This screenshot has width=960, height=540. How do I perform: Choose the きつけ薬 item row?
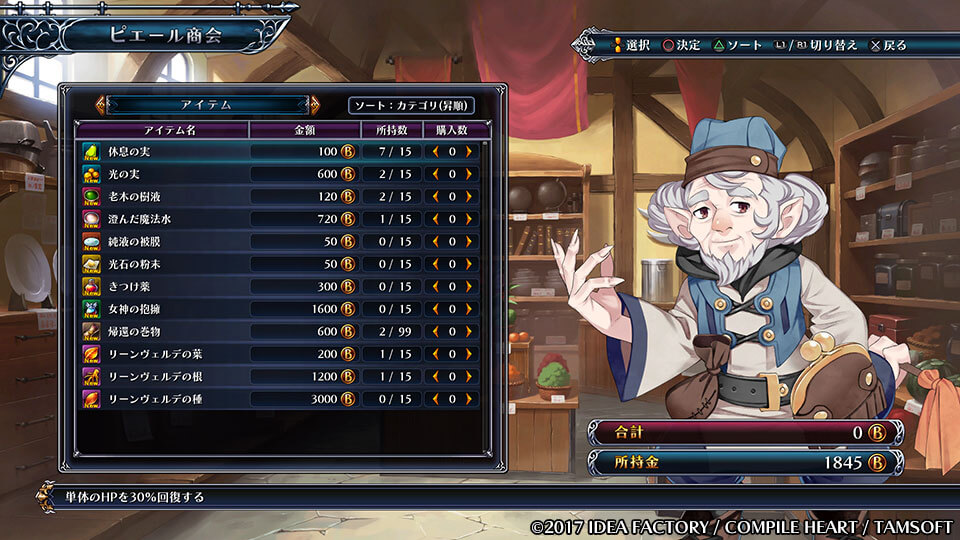click(x=160, y=286)
